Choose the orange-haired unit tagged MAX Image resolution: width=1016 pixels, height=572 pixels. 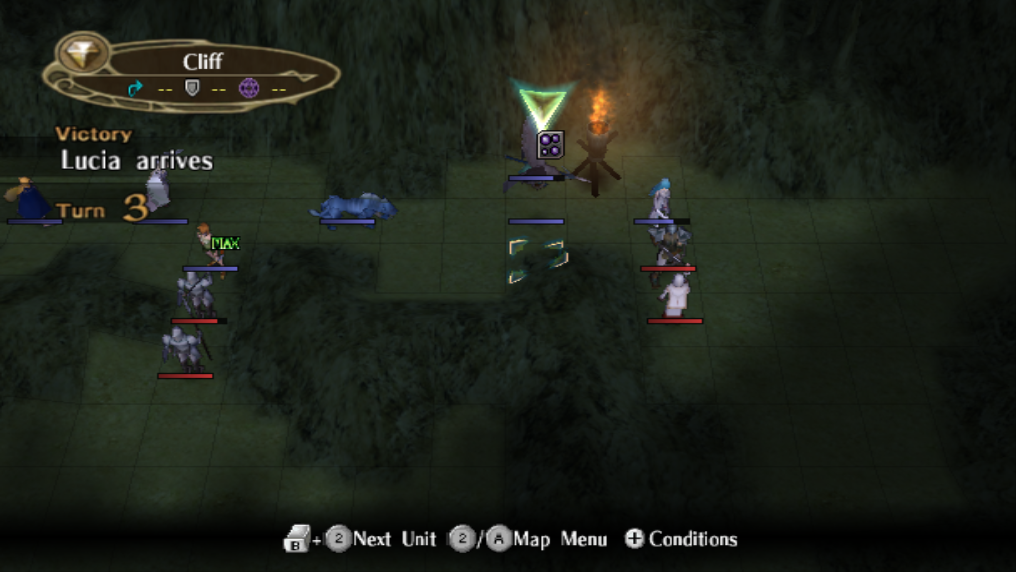[x=208, y=246]
